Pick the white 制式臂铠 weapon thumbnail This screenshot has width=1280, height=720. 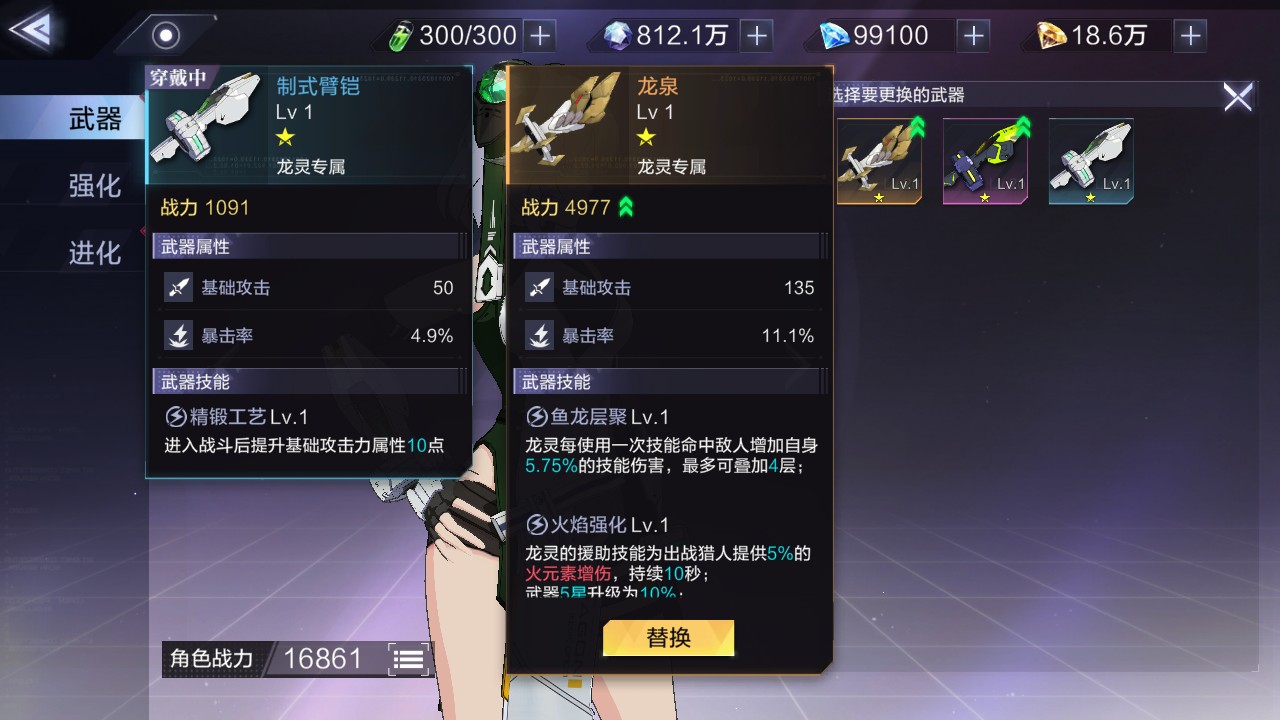1091,161
